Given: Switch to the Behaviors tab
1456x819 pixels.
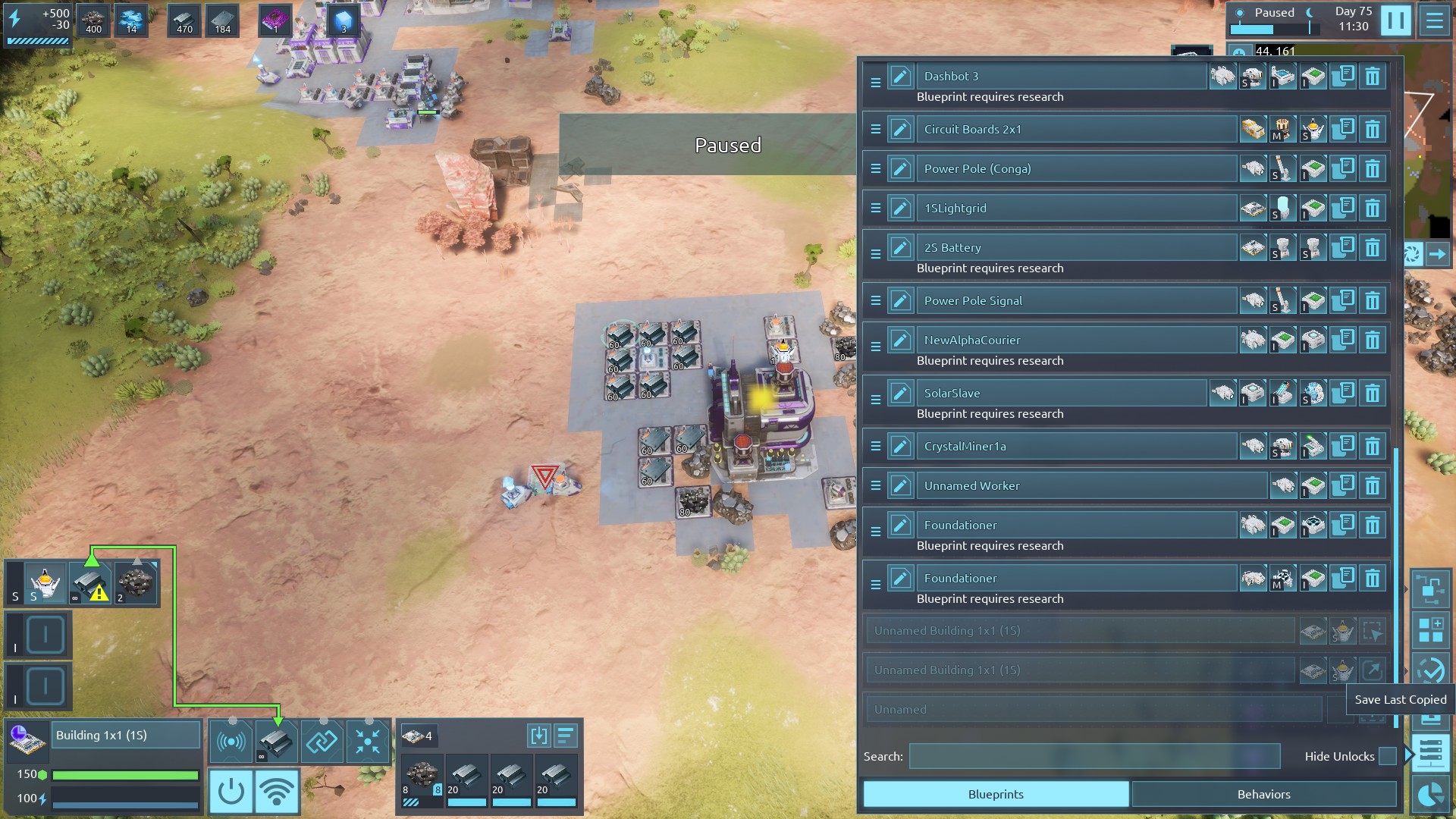Looking at the screenshot, I should coord(1263,794).
